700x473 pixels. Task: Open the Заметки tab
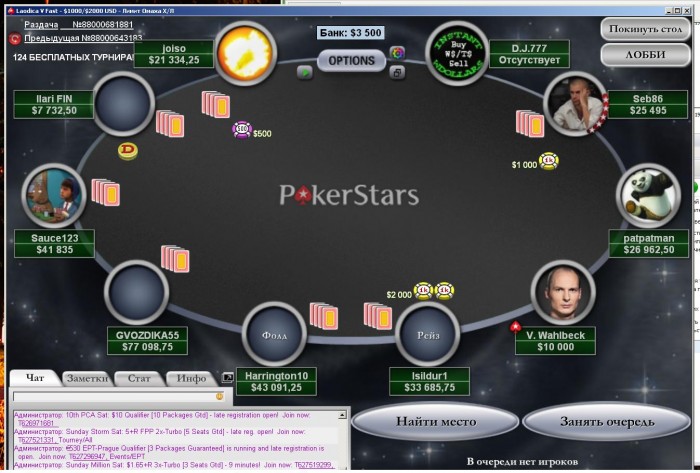tap(85, 378)
